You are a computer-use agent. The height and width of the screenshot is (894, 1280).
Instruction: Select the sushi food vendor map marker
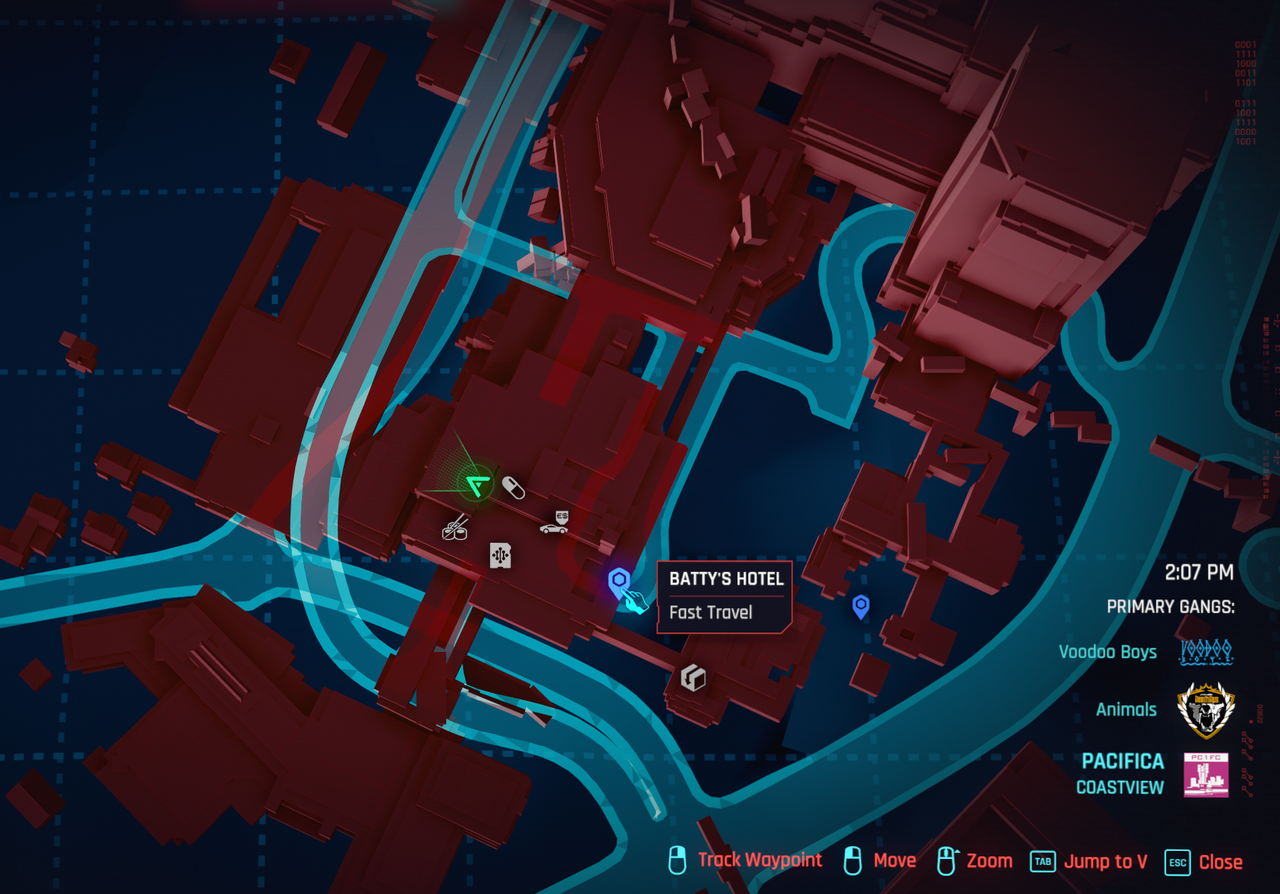(x=455, y=528)
